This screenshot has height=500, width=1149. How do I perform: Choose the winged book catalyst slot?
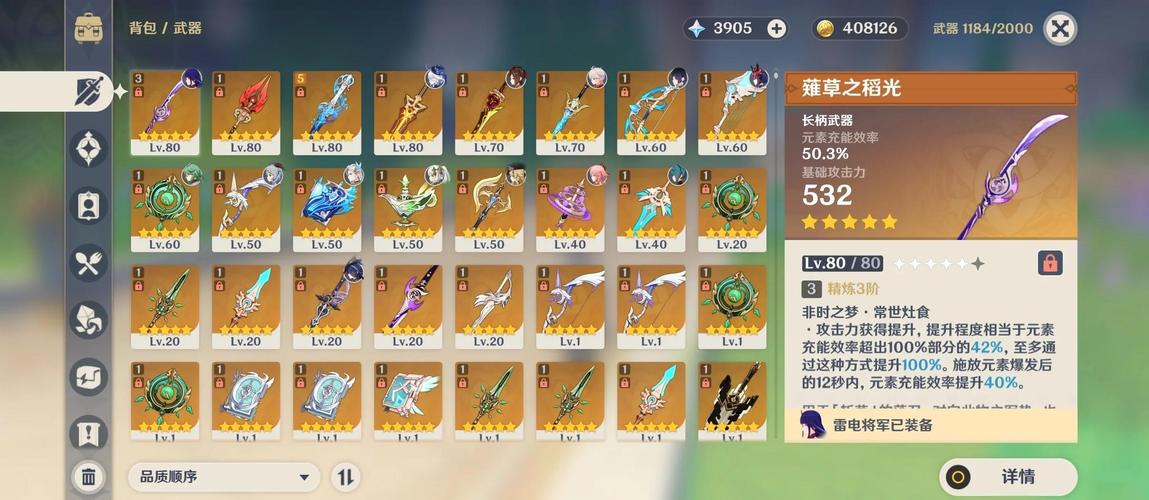click(408, 402)
